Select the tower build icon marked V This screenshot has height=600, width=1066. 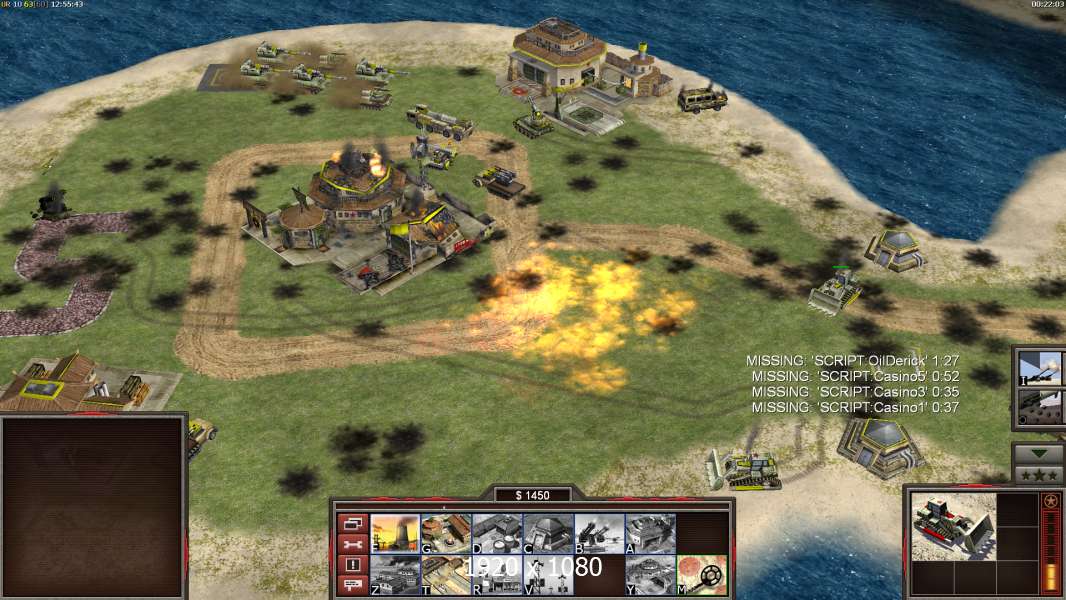coord(548,575)
